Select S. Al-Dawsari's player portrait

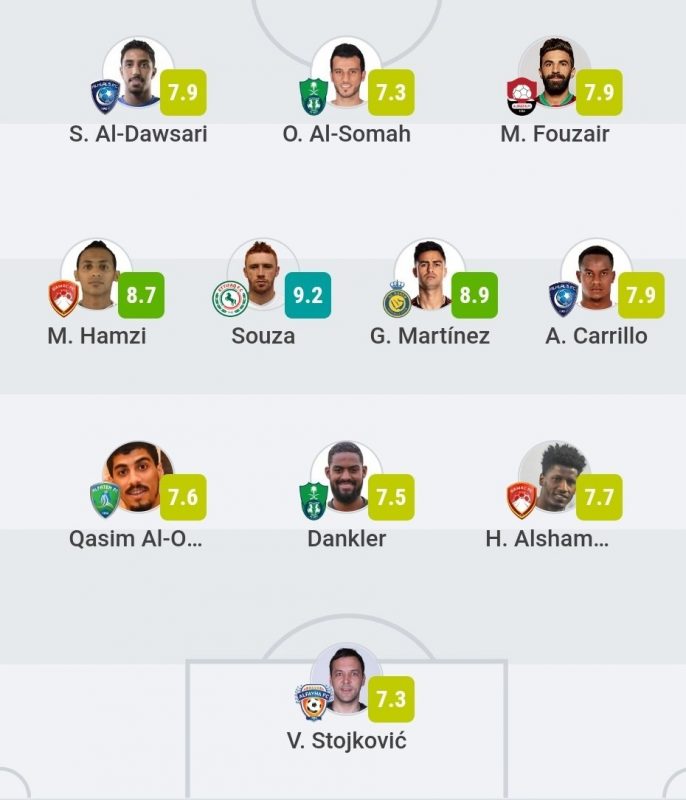click(x=138, y=75)
